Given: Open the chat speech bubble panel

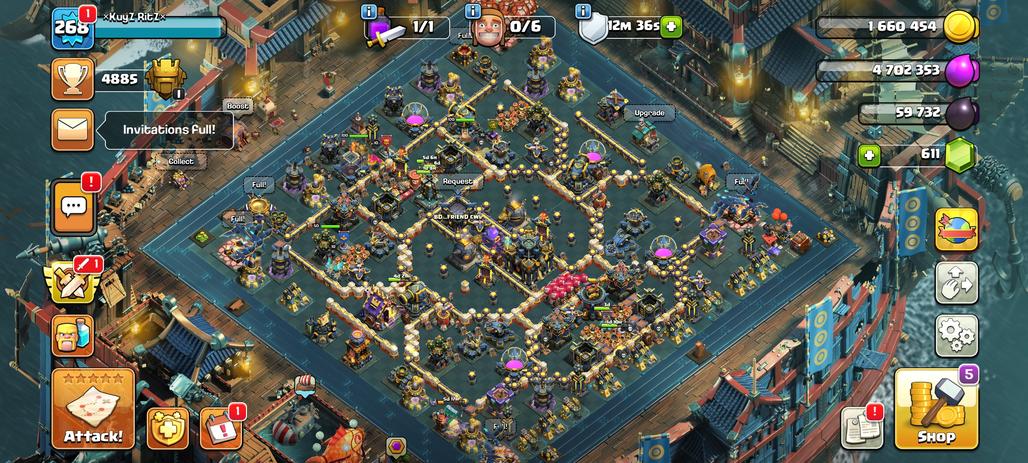Looking at the screenshot, I should pyautogui.click(x=73, y=208).
